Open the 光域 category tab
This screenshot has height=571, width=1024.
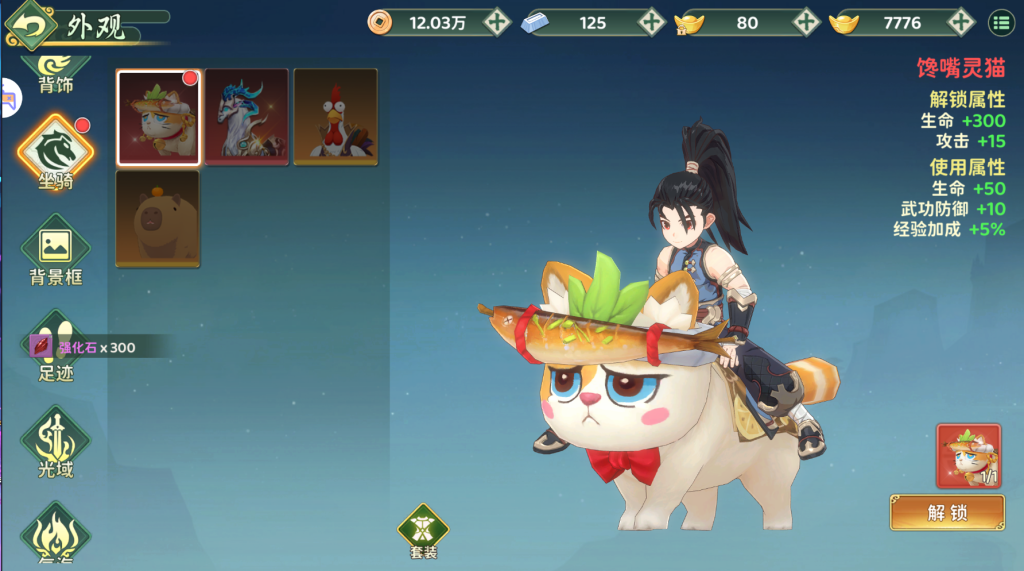tap(56, 443)
